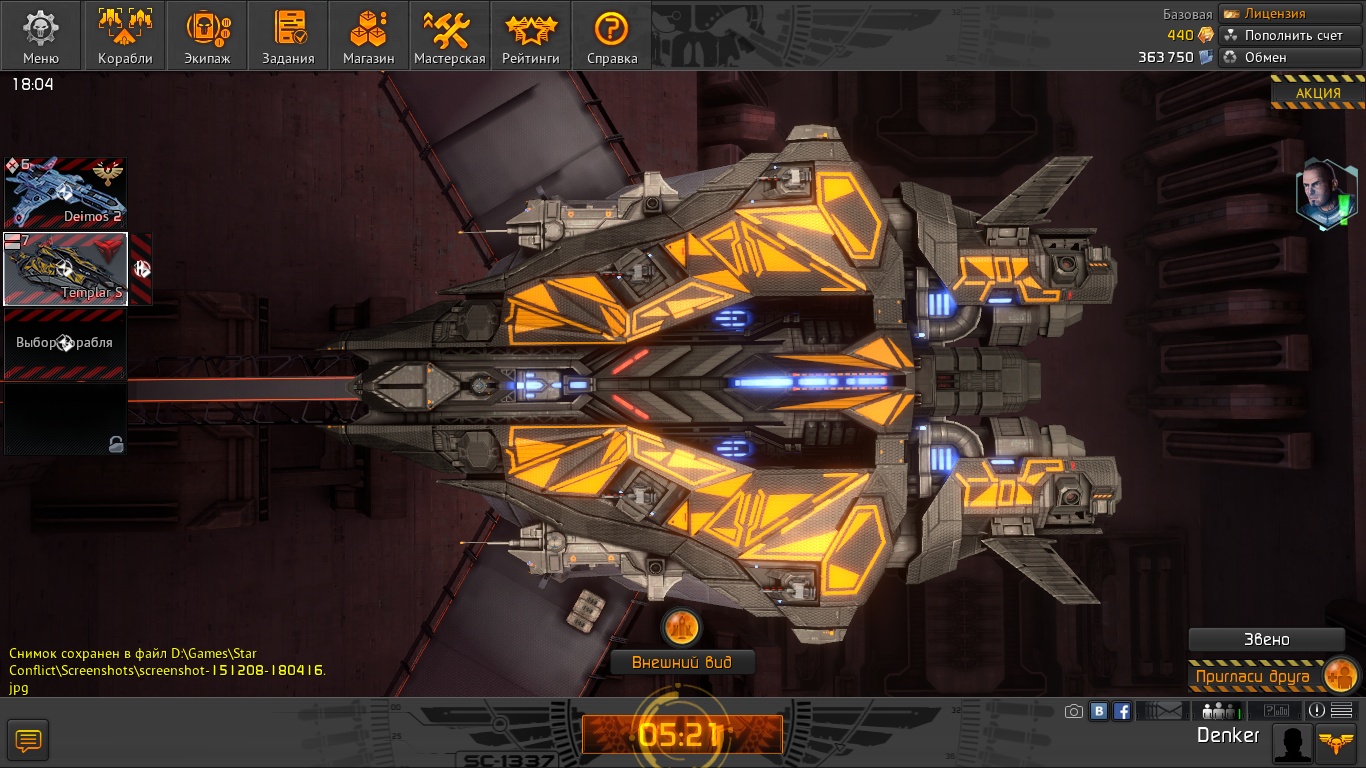Show the Задания missions list
This screenshot has height=768, width=1366.
point(288,36)
